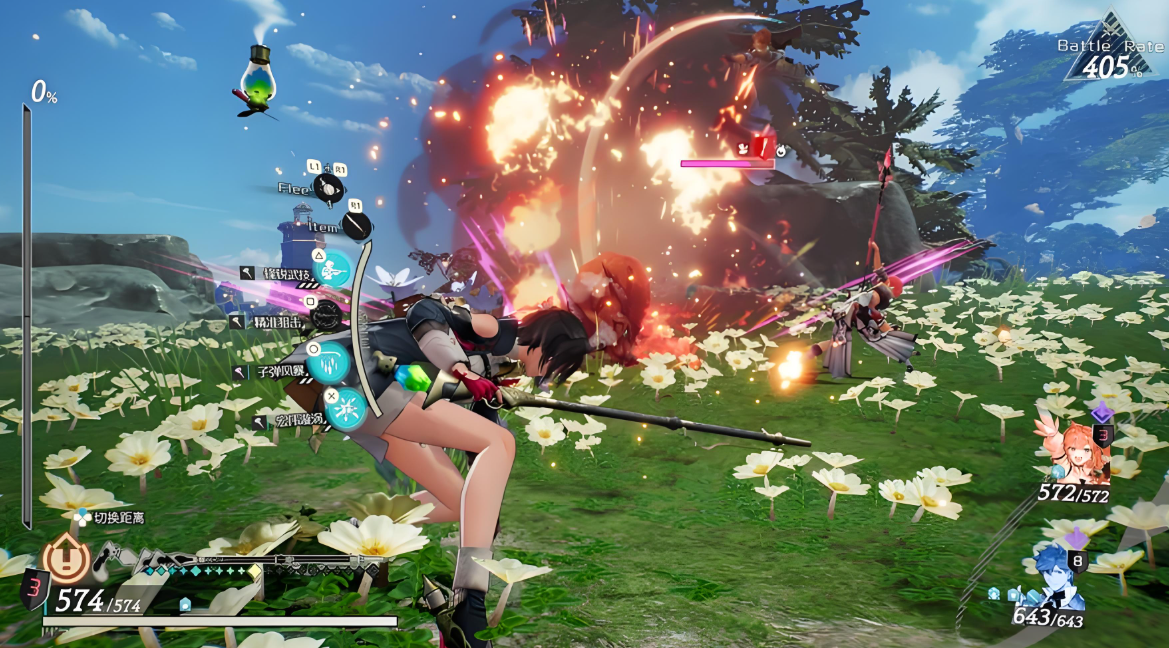1169x648 pixels.
Task: Use the 子弹风暴 bullet rain skill
Action: pyautogui.click(x=327, y=362)
